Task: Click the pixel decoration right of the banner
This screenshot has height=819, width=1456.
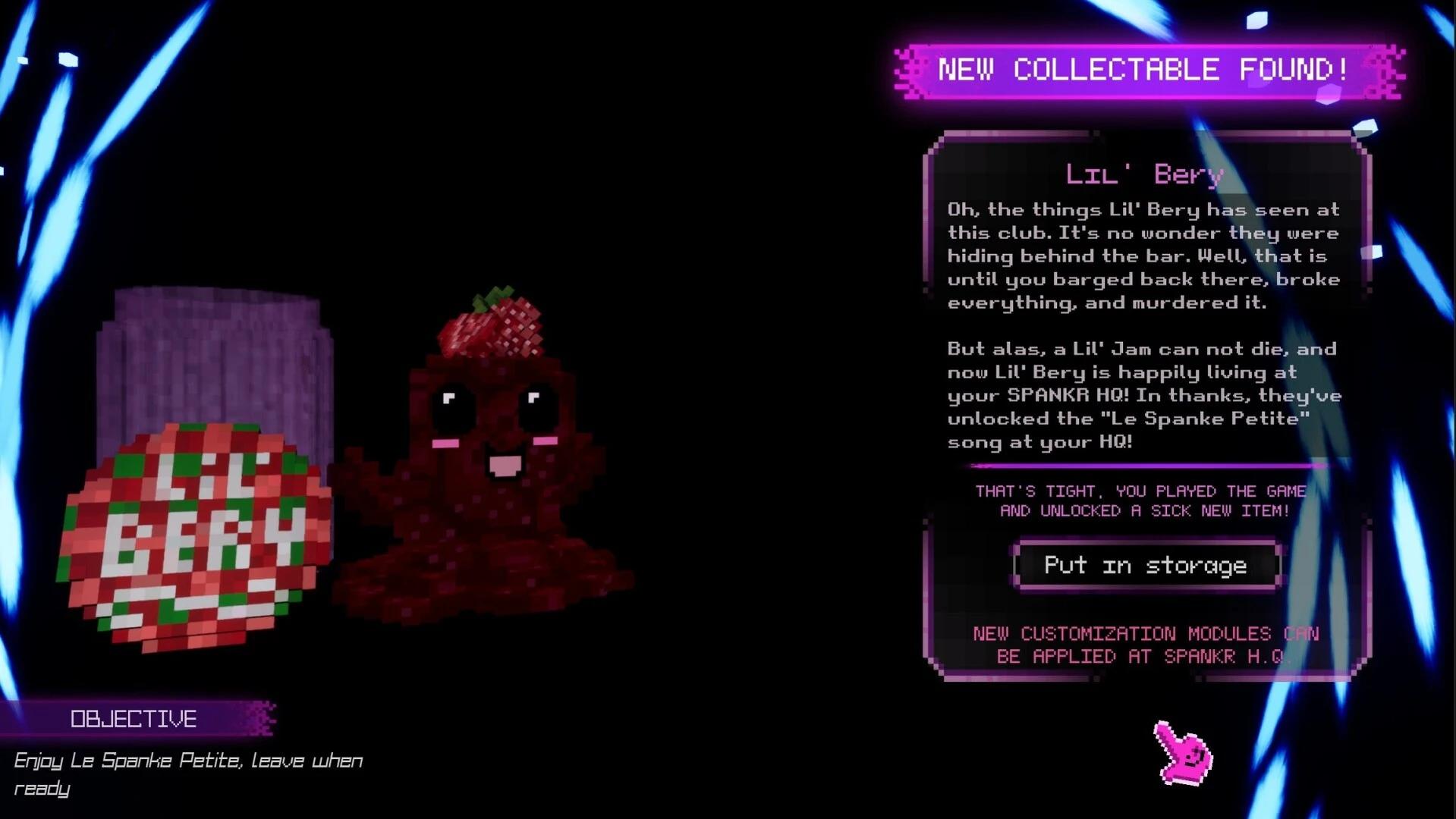Action: tap(1388, 74)
